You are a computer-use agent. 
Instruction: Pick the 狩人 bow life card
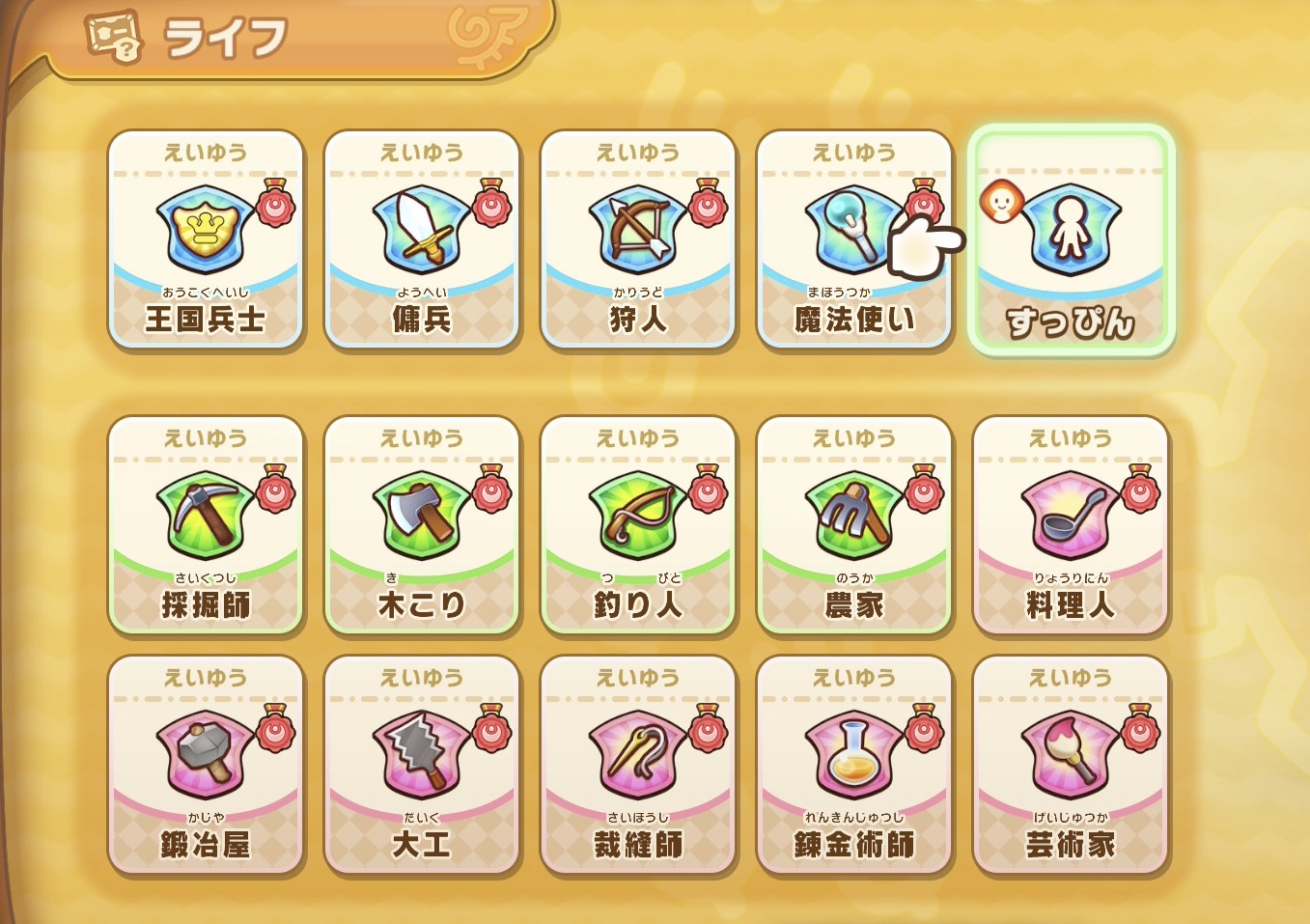(x=638, y=239)
